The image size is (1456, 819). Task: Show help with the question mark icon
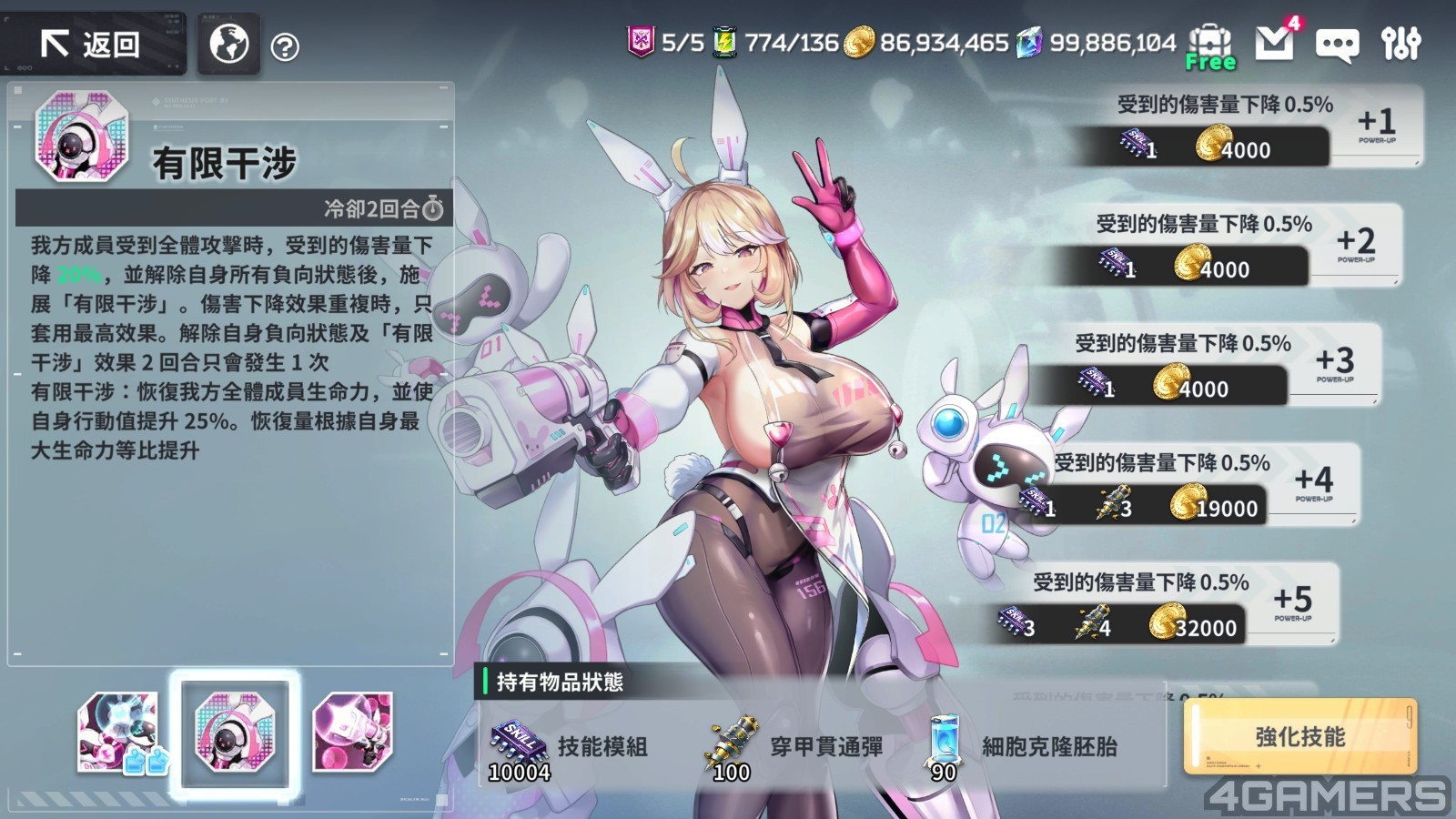(285, 46)
